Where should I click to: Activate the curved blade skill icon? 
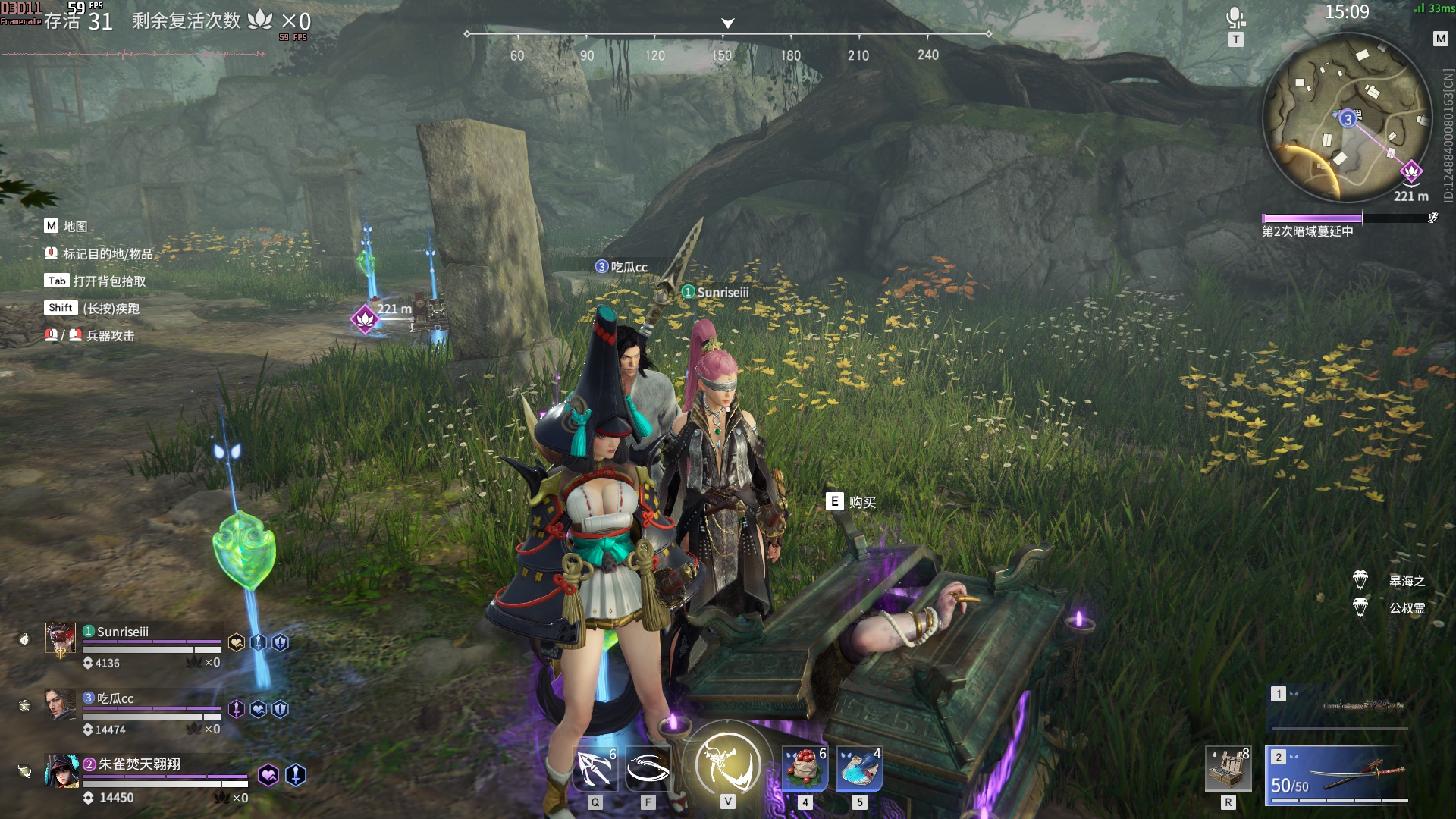648,769
